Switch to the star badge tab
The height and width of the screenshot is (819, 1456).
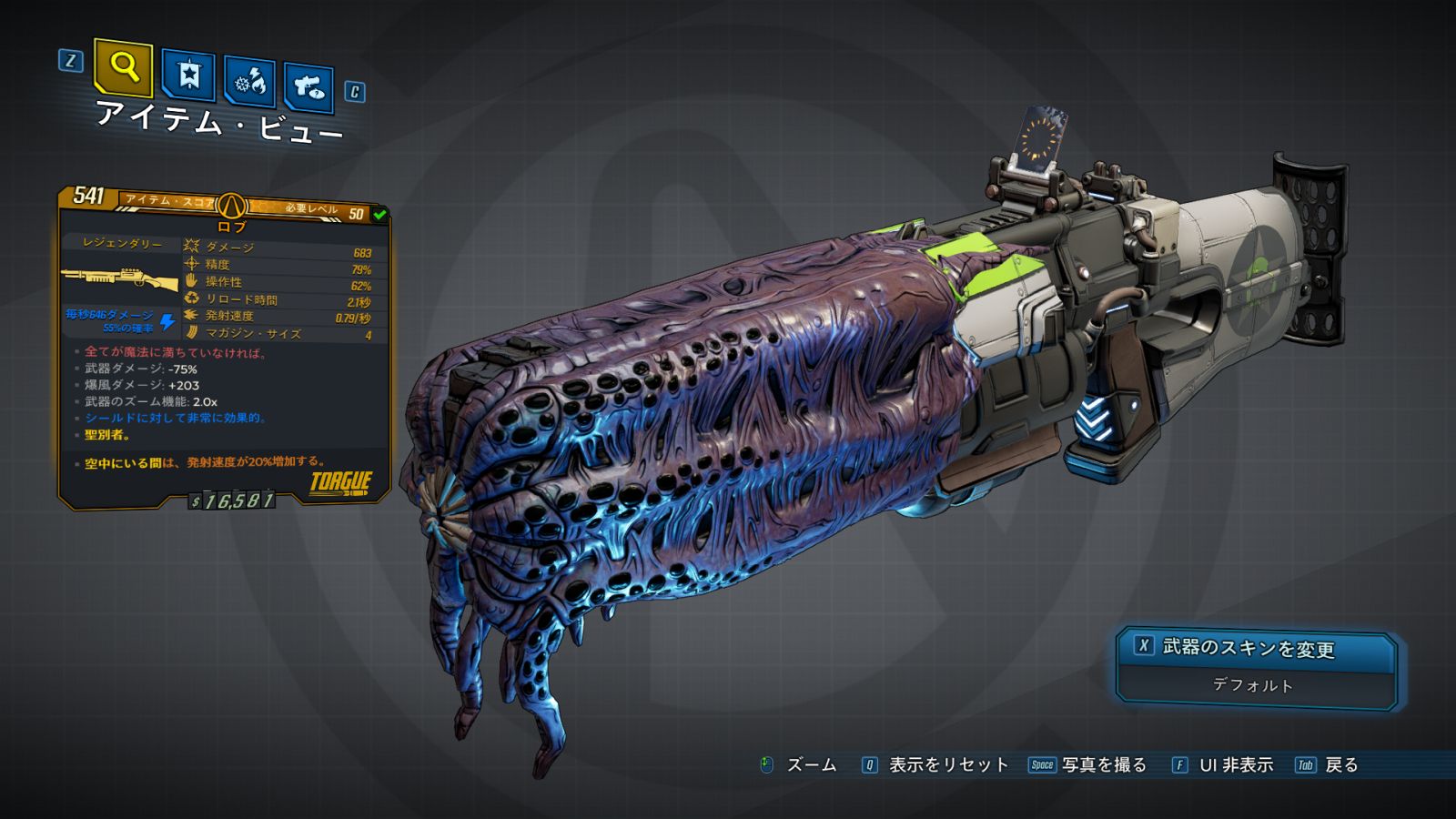point(188,76)
